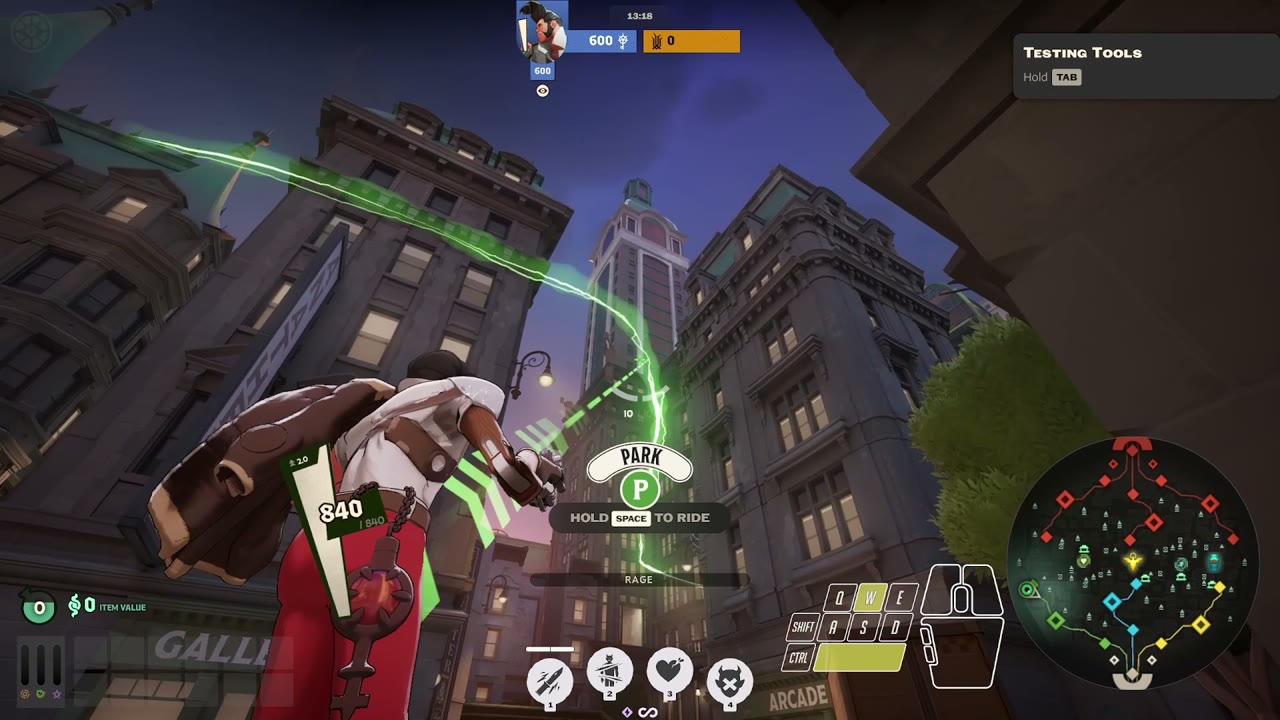The height and width of the screenshot is (720, 1280).
Task: Click the green Park zipline marker
Action: click(639, 490)
